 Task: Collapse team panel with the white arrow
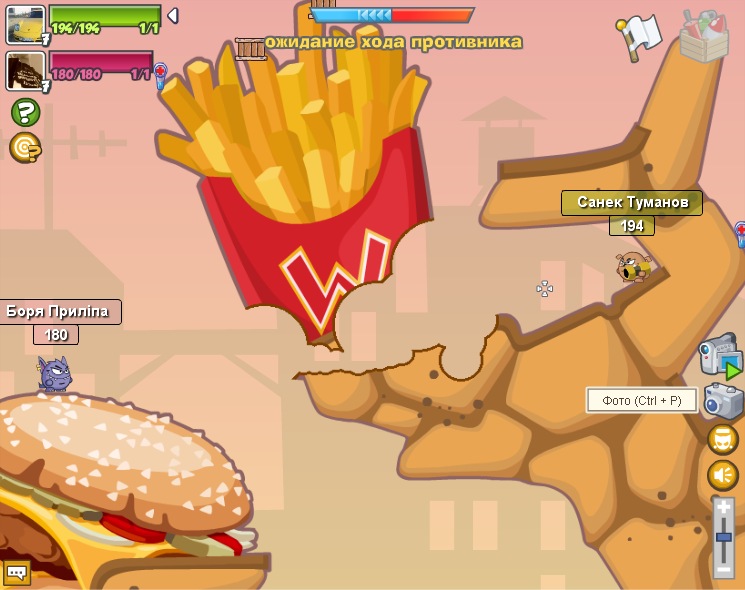click(x=172, y=16)
